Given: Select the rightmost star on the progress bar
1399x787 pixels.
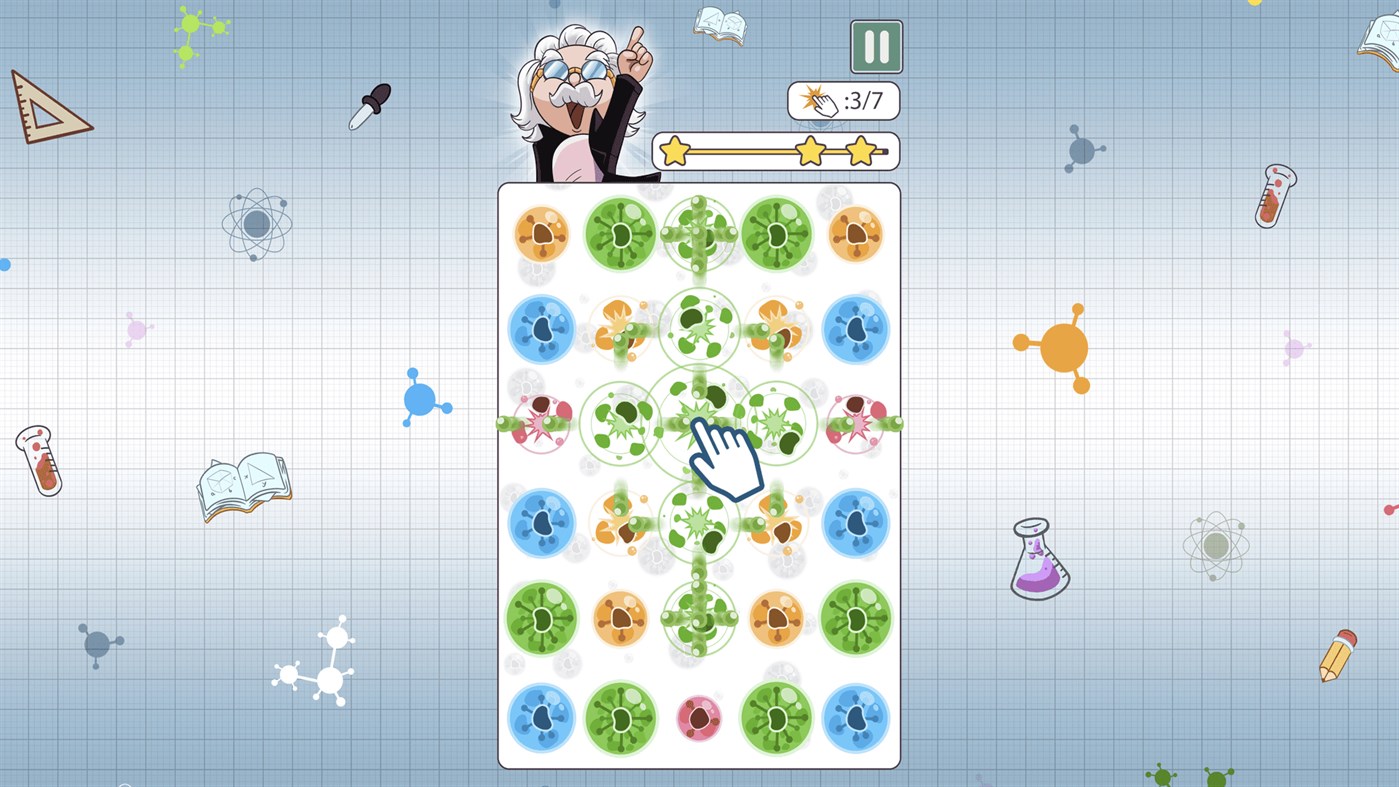Looking at the screenshot, I should 862,151.
